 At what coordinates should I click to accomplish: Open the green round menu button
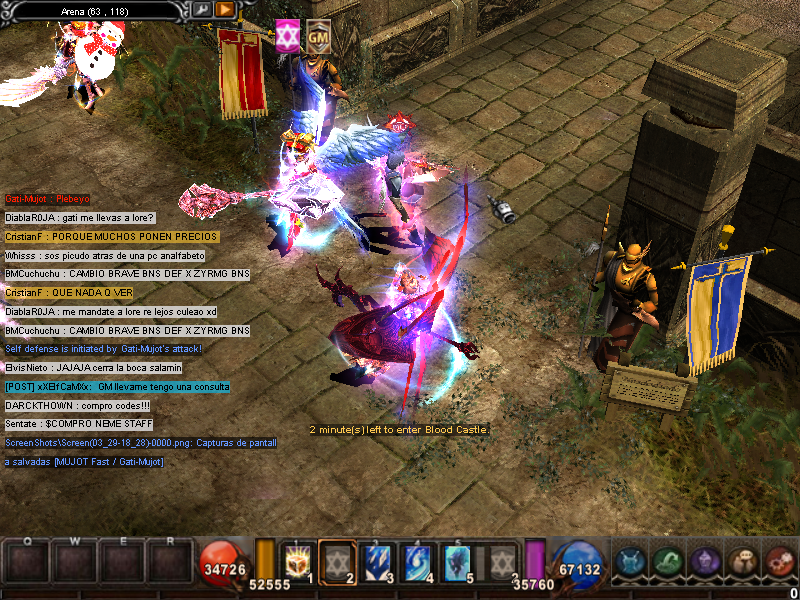tap(667, 562)
